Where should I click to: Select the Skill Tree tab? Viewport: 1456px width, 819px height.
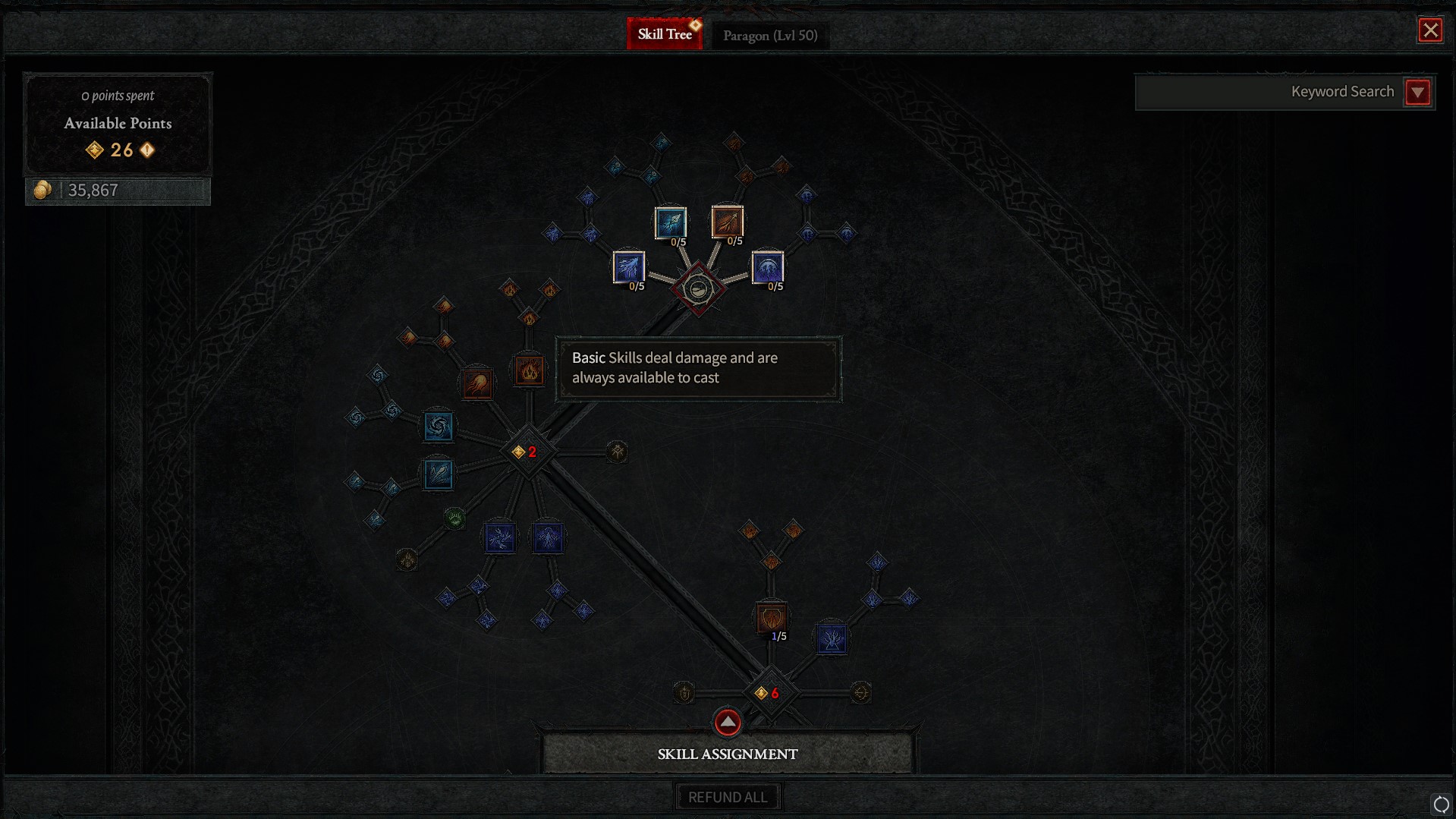coord(665,34)
